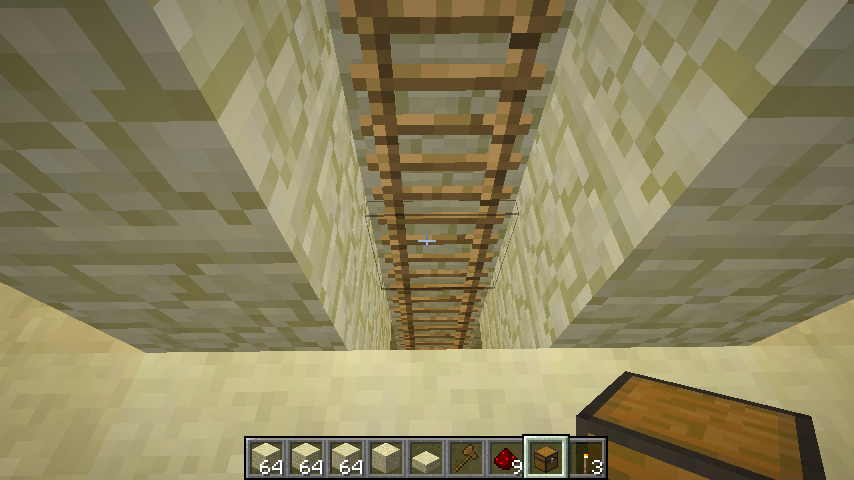
Task: Switch to the torch stack of 3
Action: pyautogui.click(x=587, y=458)
